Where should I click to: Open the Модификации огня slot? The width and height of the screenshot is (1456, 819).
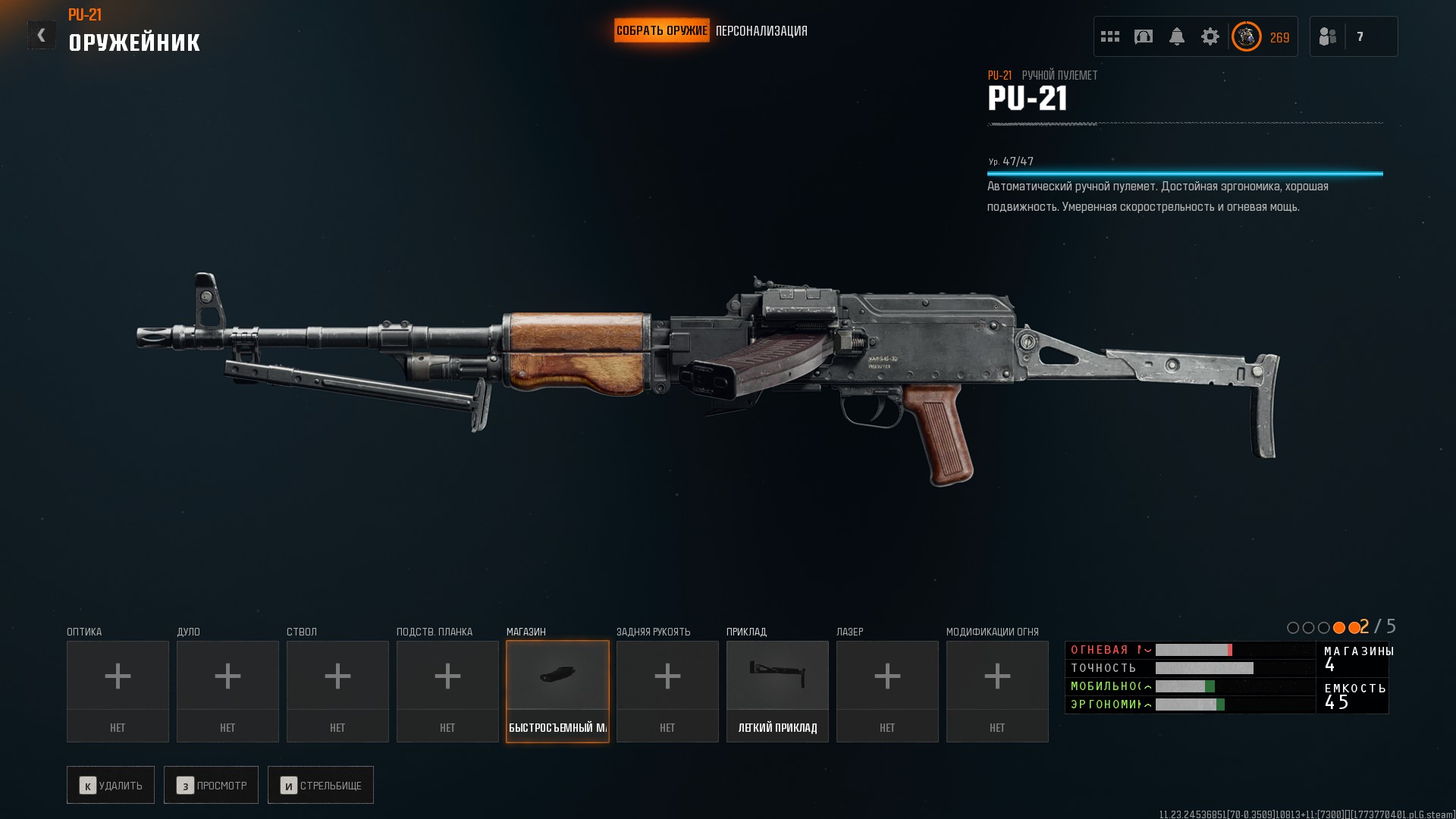tap(997, 691)
